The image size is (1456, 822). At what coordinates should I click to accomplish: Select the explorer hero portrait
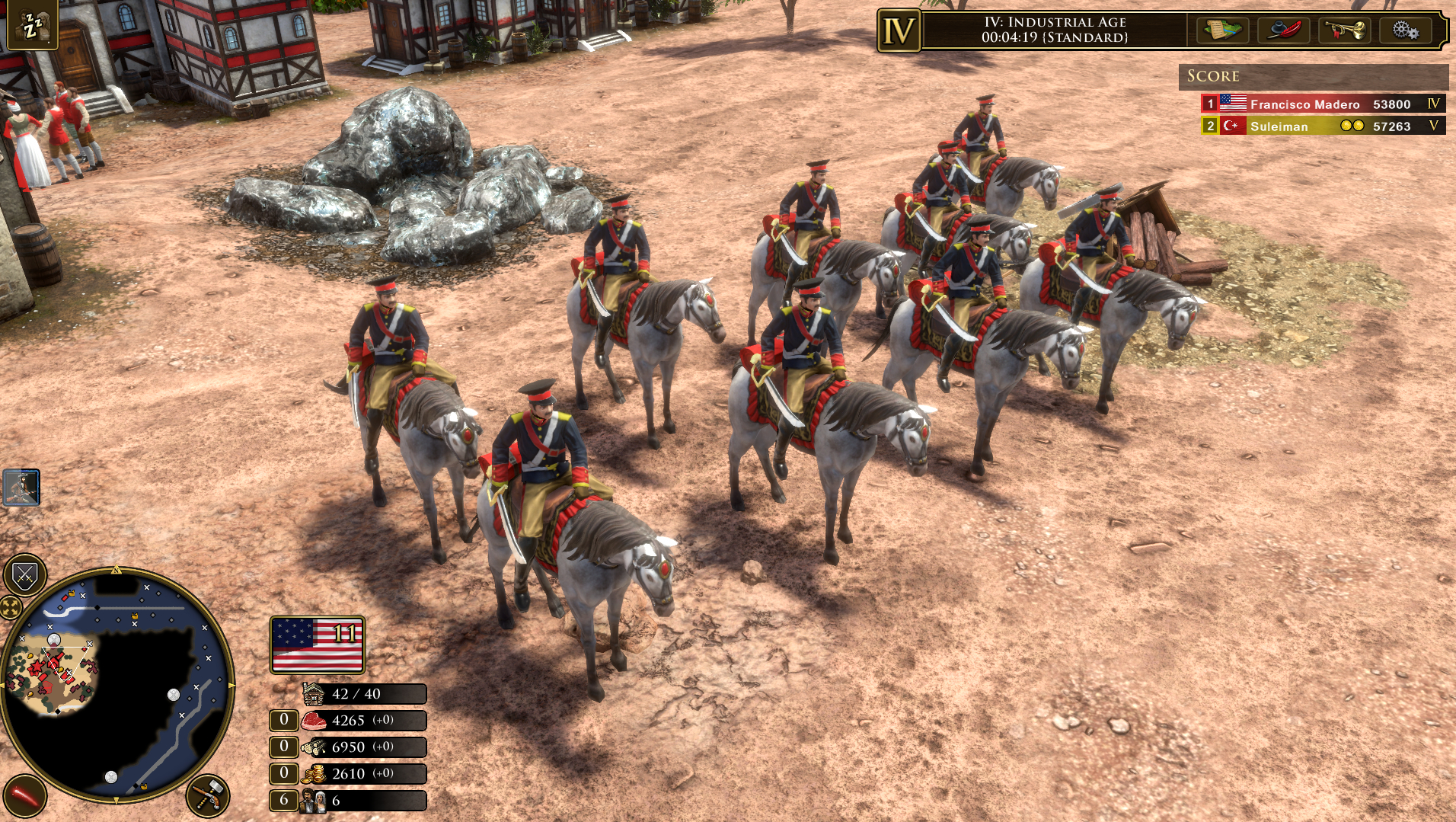point(21,488)
